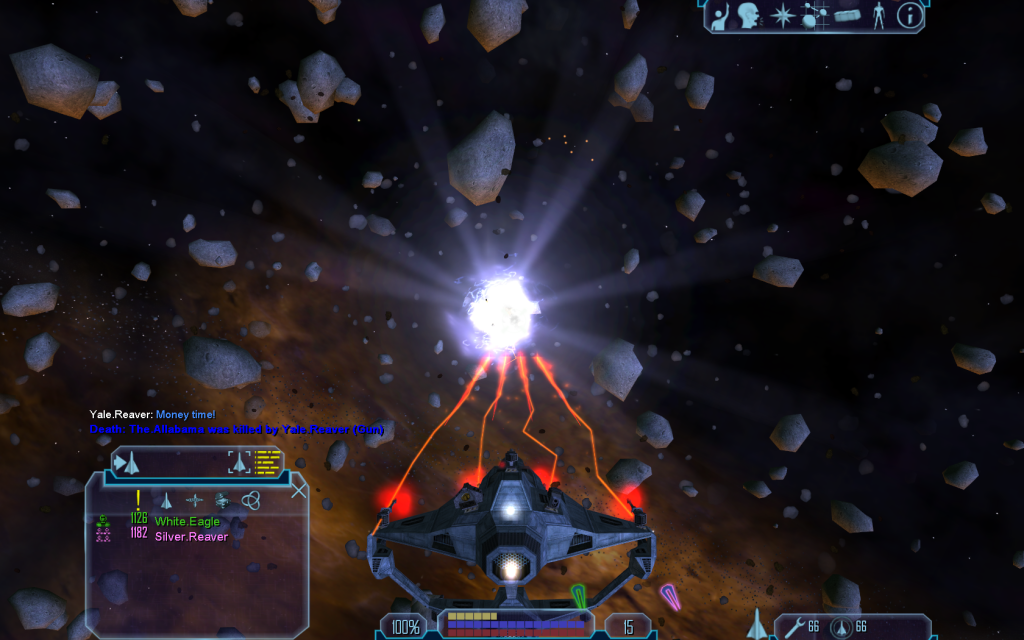Open the star-shaped story log icon
1024x640 pixels.
782,15
